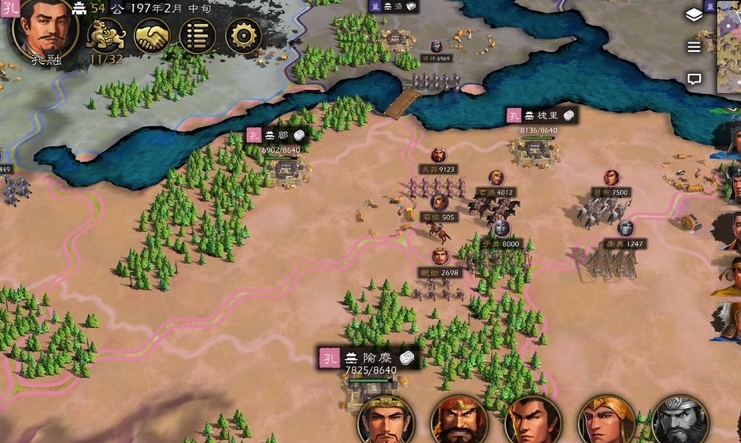Image resolution: width=741 pixels, height=443 pixels.
Task: Open the gear settings menu
Action: [x=243, y=37]
